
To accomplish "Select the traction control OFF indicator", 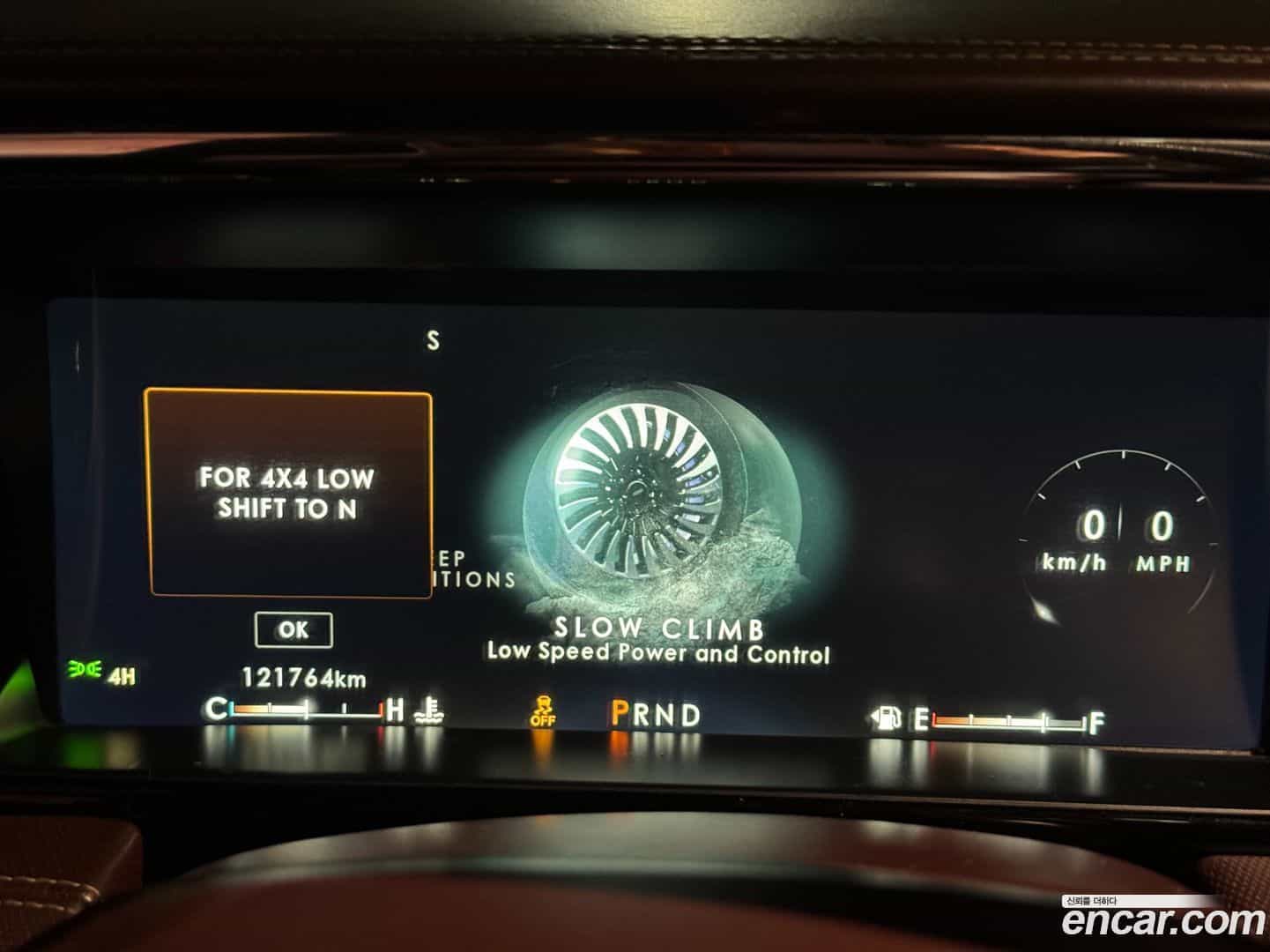I will [544, 710].
